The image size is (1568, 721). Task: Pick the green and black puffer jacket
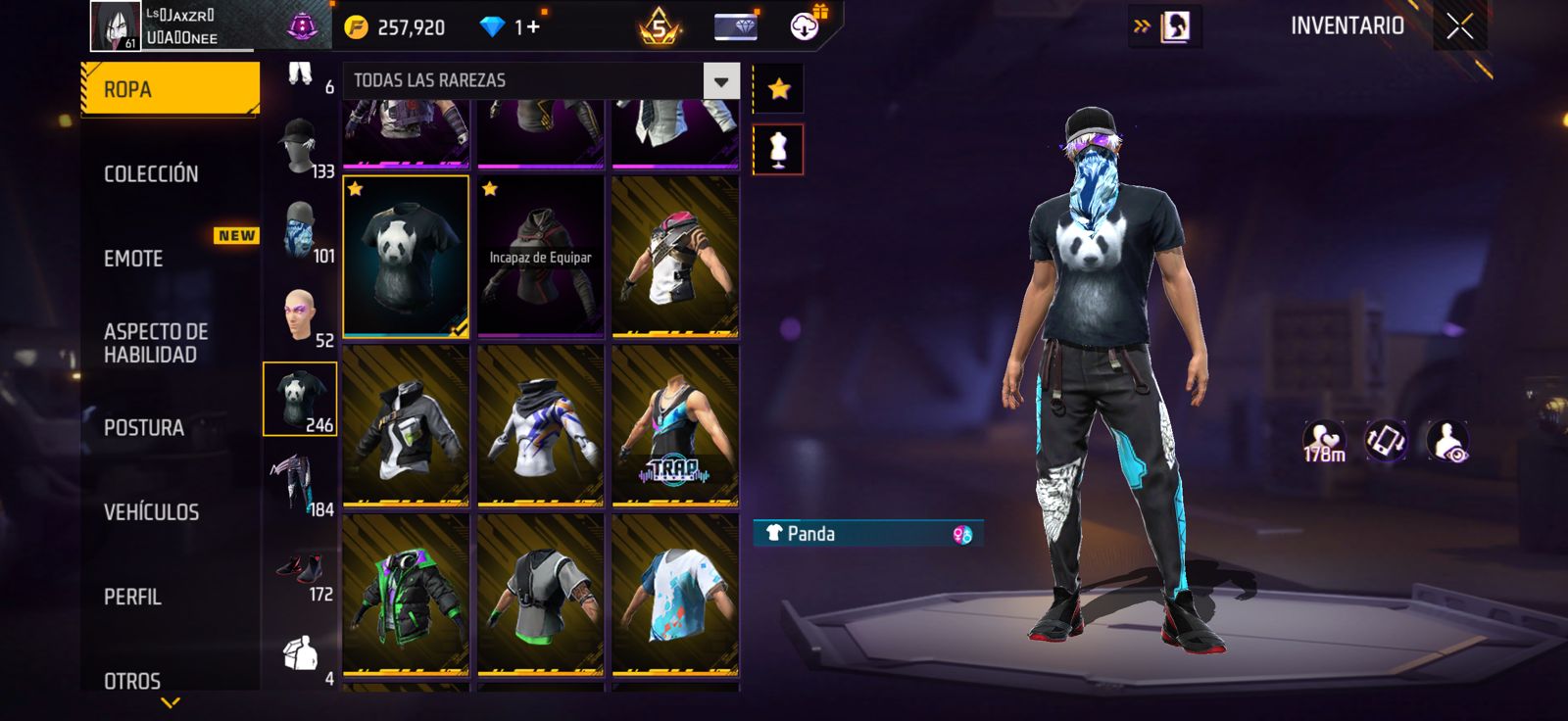(406, 596)
